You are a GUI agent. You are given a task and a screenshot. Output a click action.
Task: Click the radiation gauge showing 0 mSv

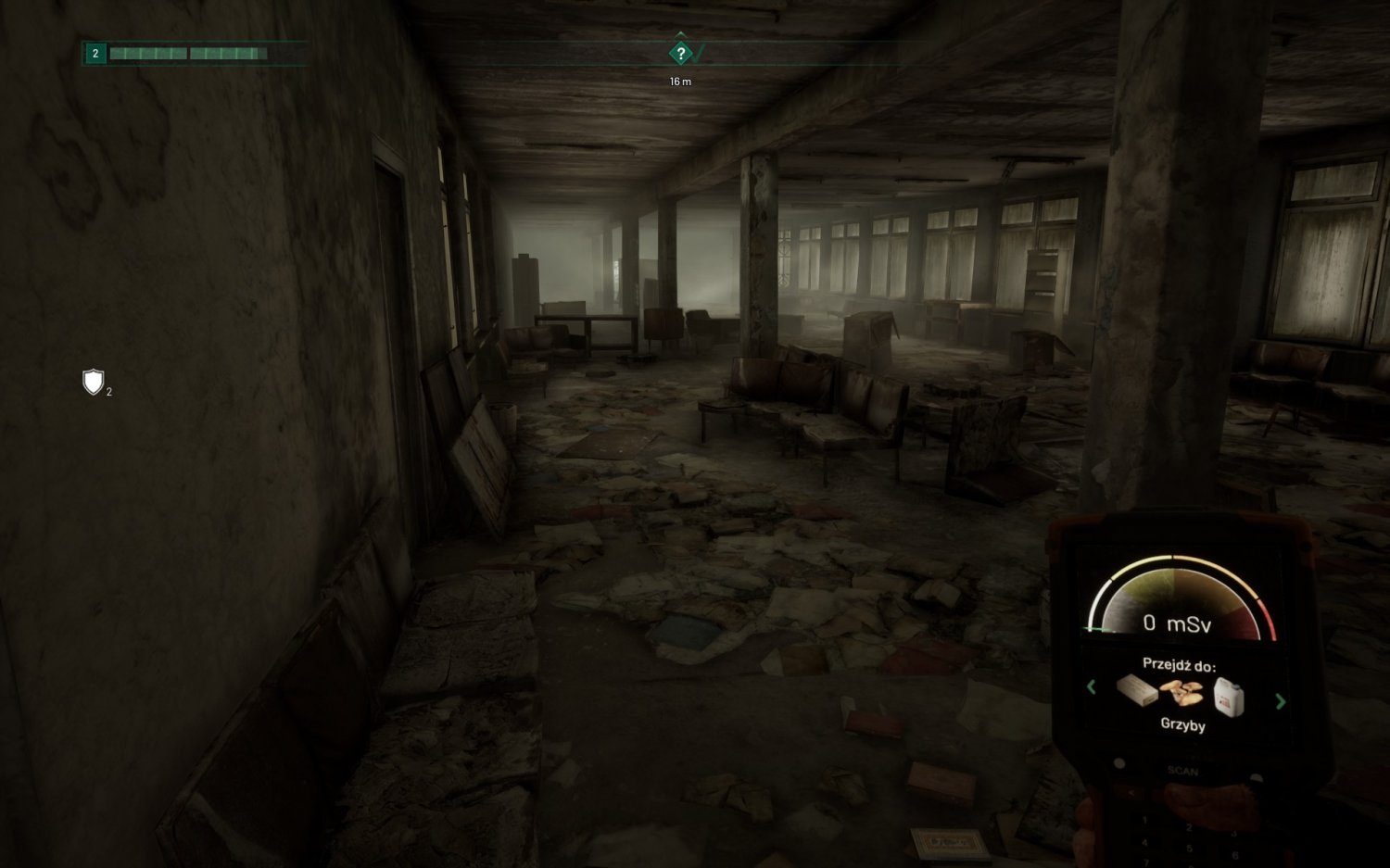pos(1178,623)
